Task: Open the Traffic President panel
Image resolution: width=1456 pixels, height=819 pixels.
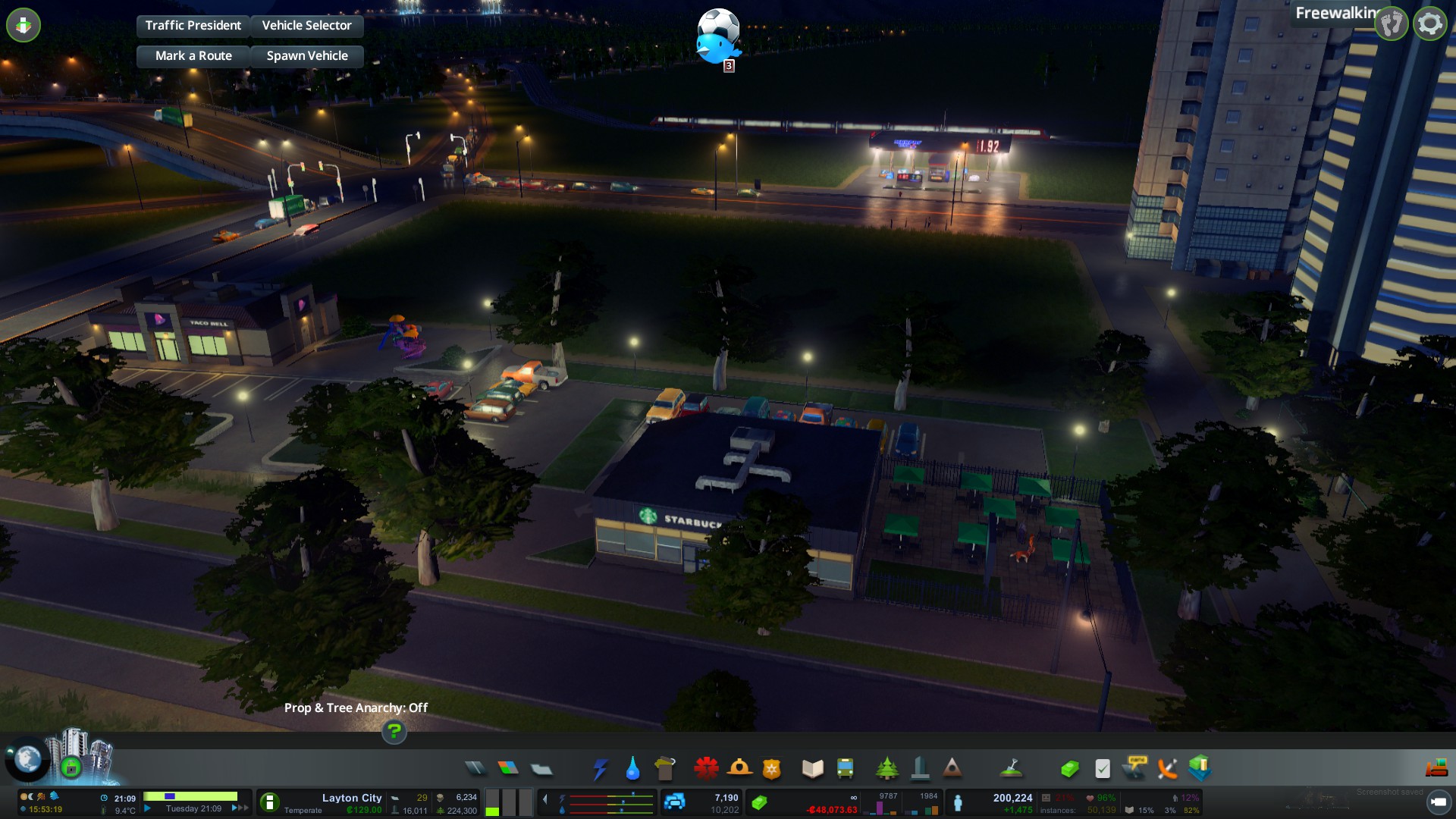Action: [193, 26]
